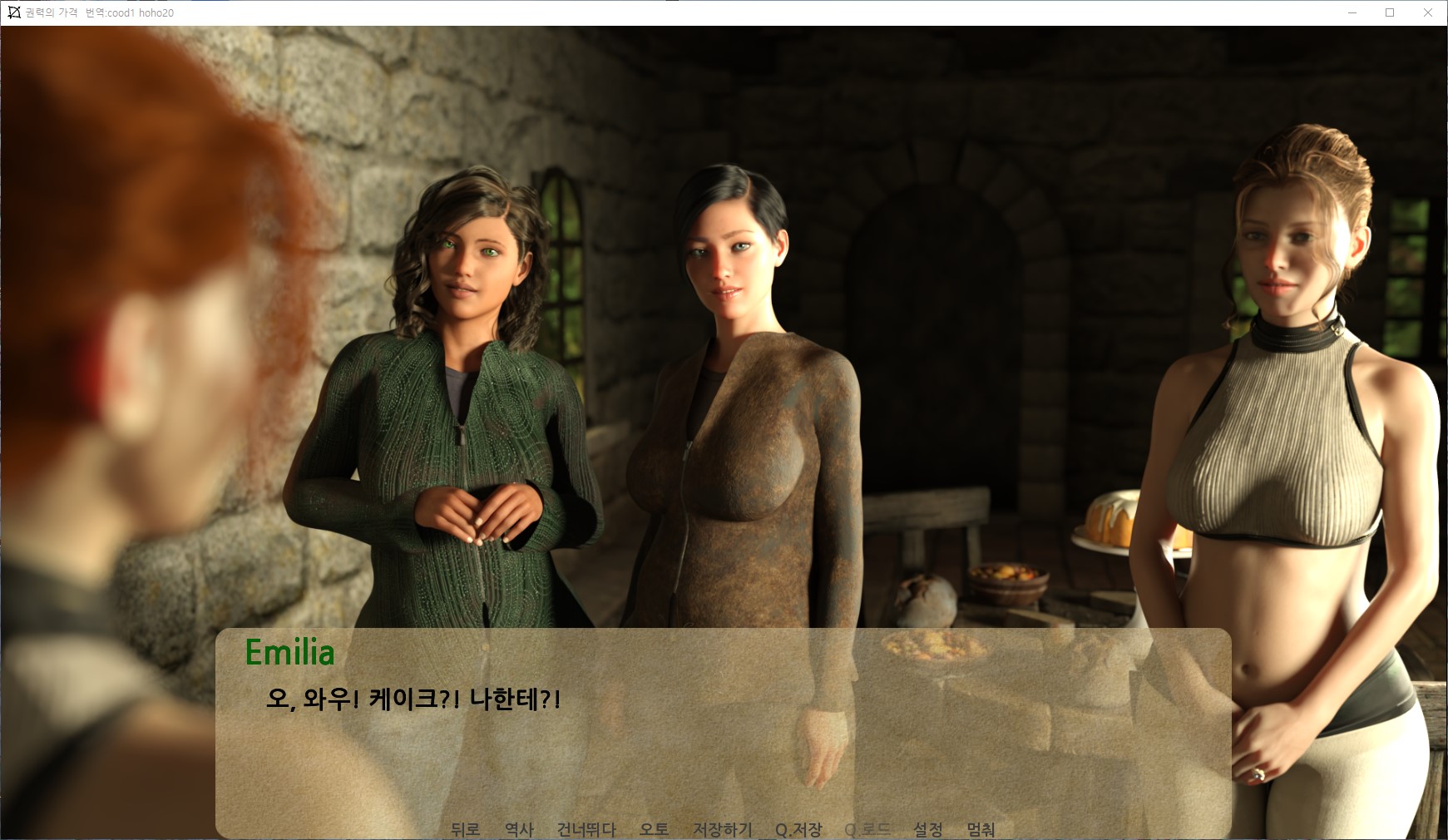Viewport: 1448px width, 840px height.
Task: Go back with the 뒤로 button
Action: click(465, 829)
